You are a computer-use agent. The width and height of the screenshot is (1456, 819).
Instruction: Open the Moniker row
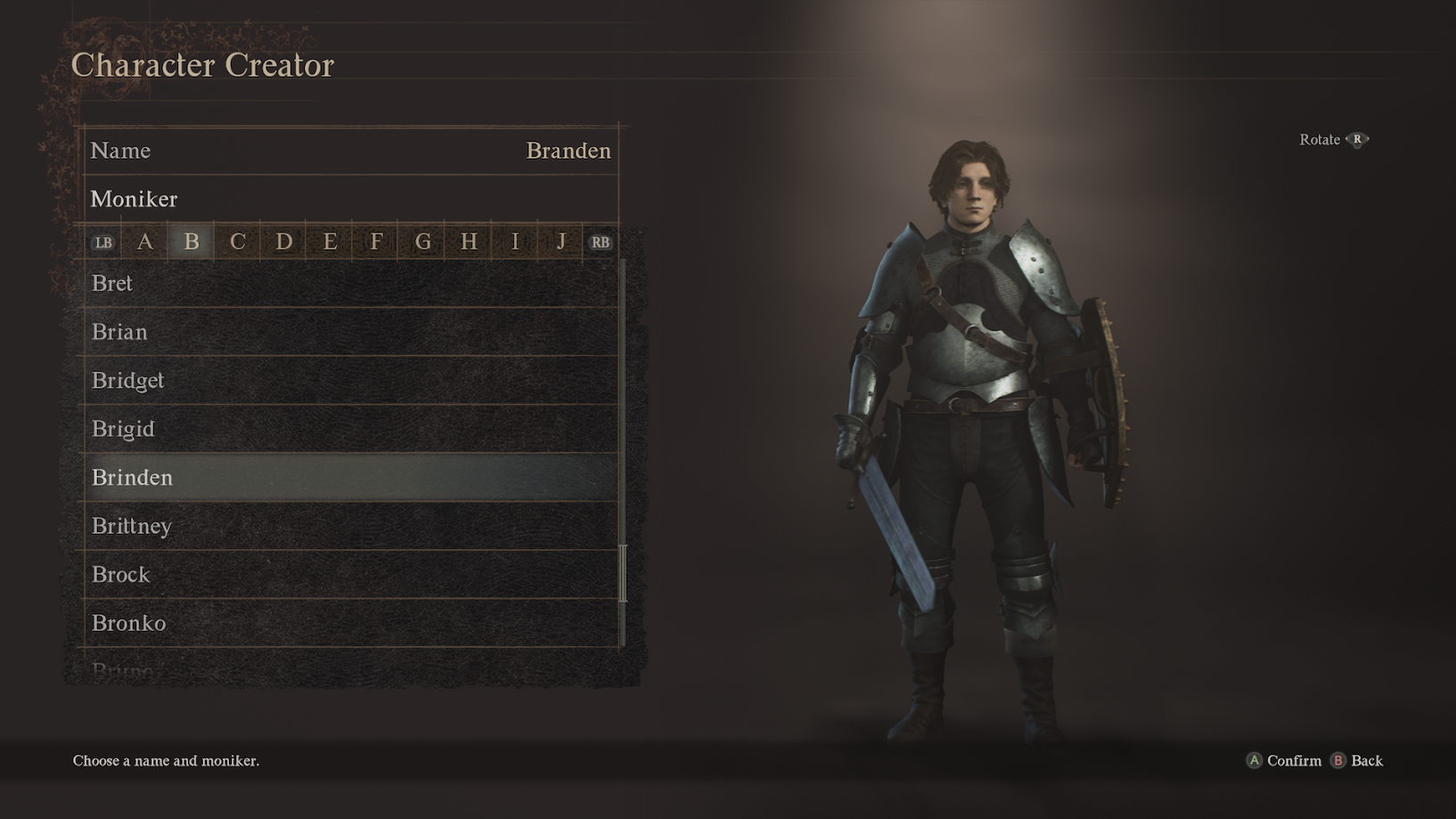pos(350,199)
